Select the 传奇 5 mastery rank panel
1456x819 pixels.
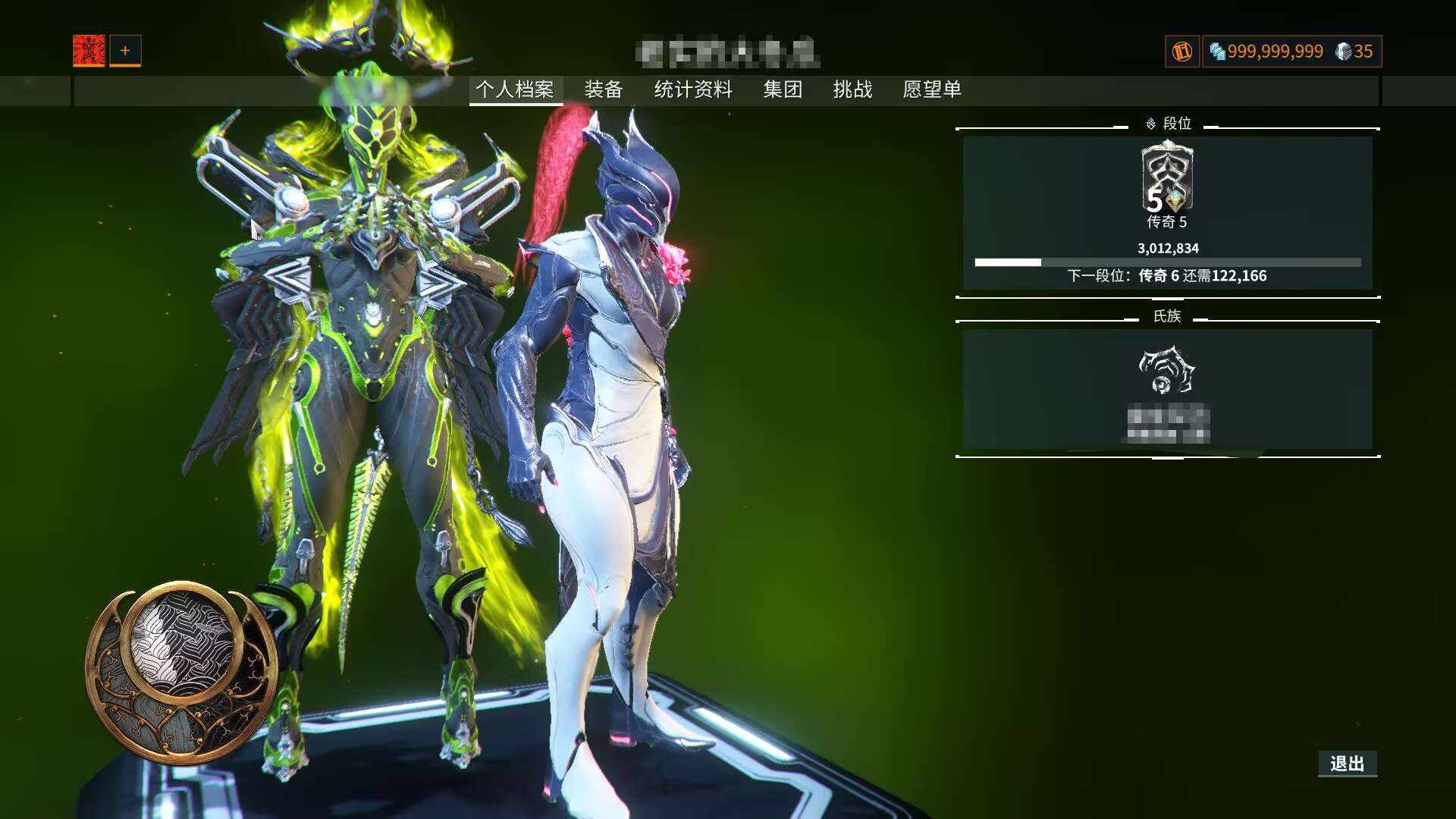click(1167, 212)
